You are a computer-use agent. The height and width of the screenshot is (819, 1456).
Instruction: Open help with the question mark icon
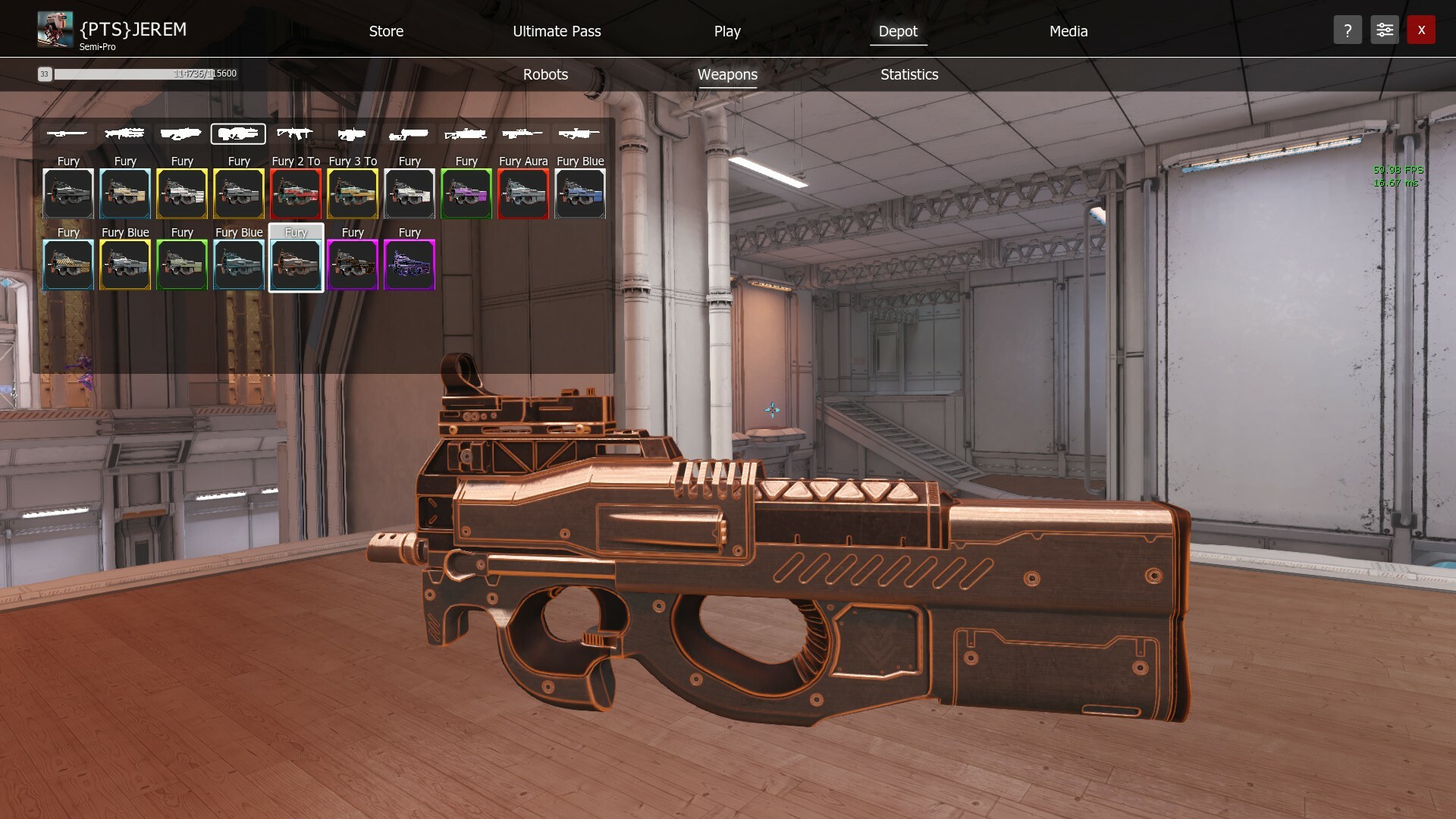coord(1348,30)
